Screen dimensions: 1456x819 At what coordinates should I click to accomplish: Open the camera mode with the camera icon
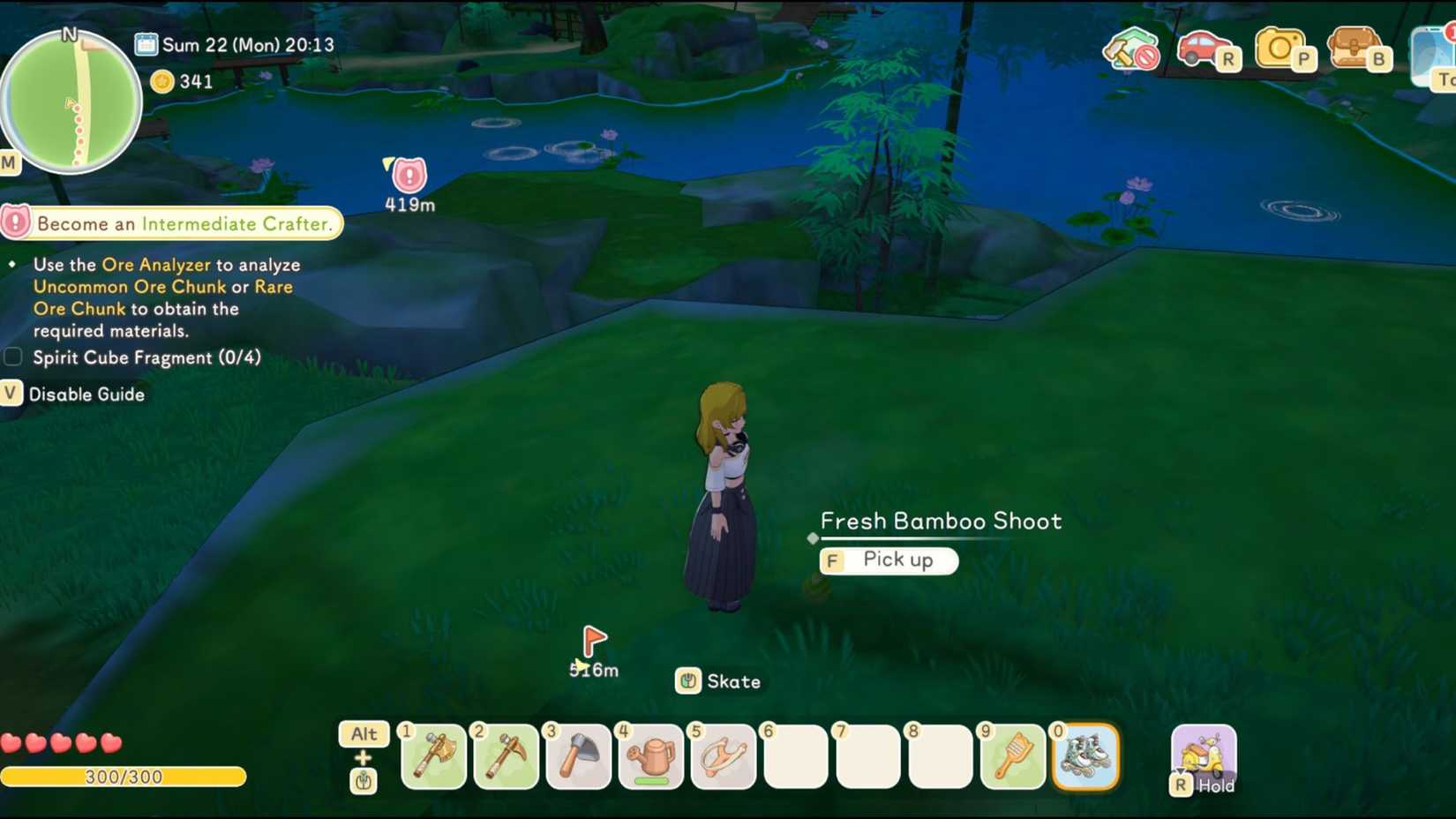point(1281,50)
